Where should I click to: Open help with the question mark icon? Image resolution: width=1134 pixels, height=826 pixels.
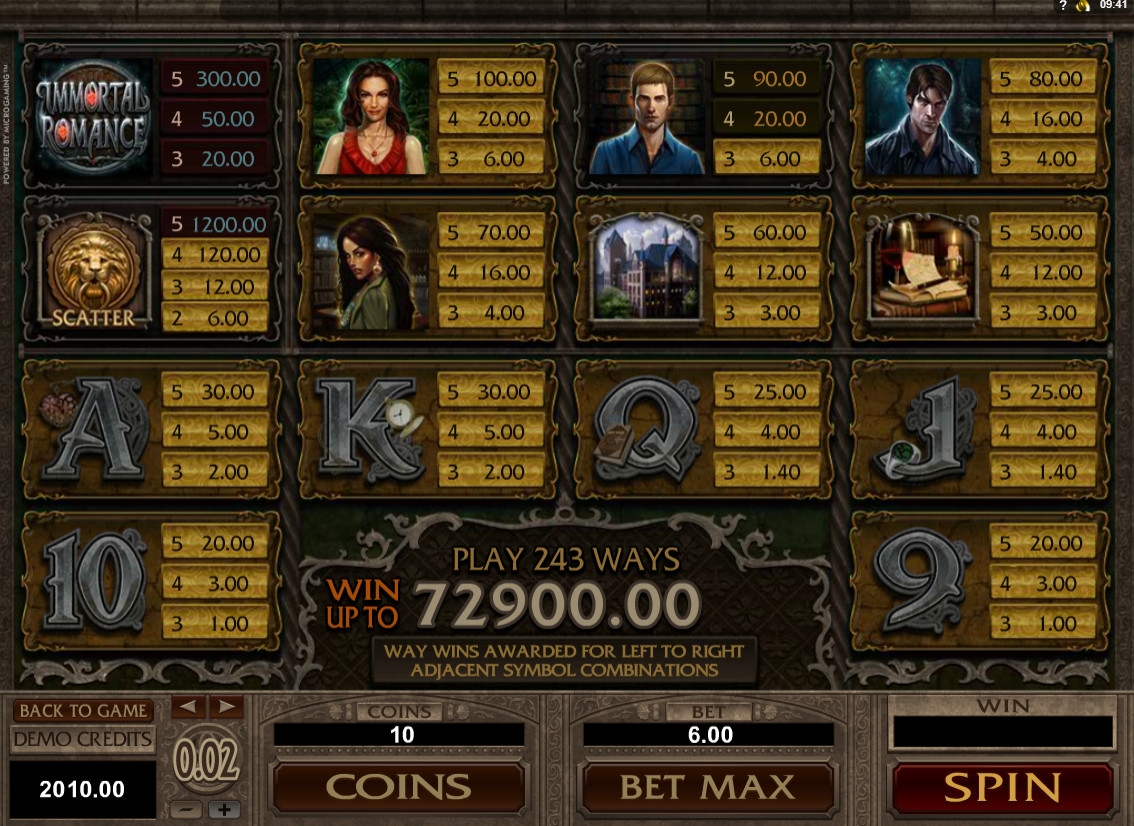click(x=1061, y=5)
